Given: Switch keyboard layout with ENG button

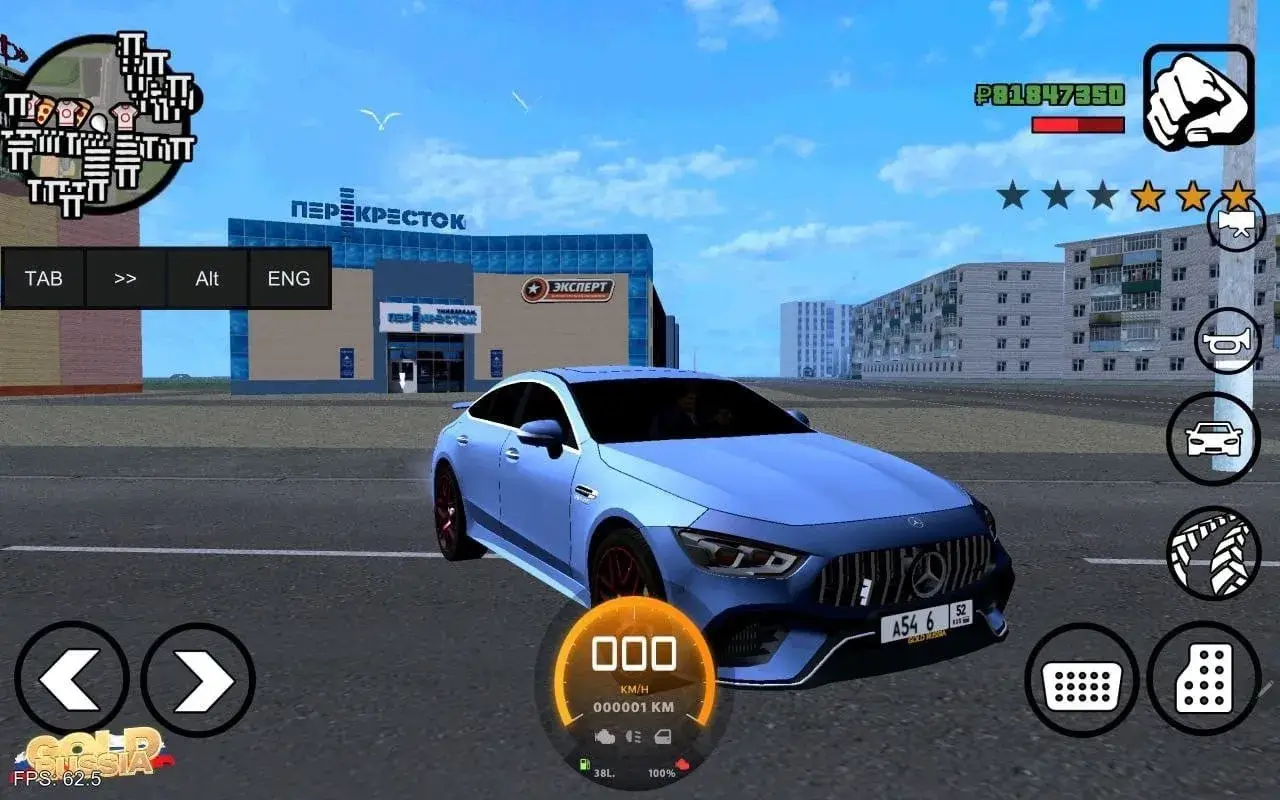Looking at the screenshot, I should (289, 278).
